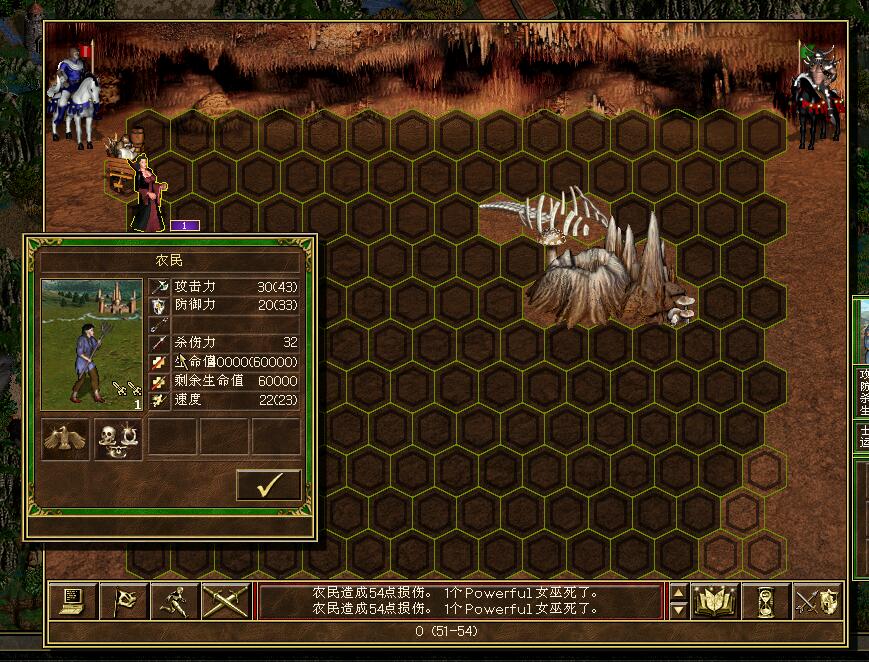Retreat from combat using the running man button
This screenshot has height=662, width=869.
pyautogui.click(x=174, y=600)
